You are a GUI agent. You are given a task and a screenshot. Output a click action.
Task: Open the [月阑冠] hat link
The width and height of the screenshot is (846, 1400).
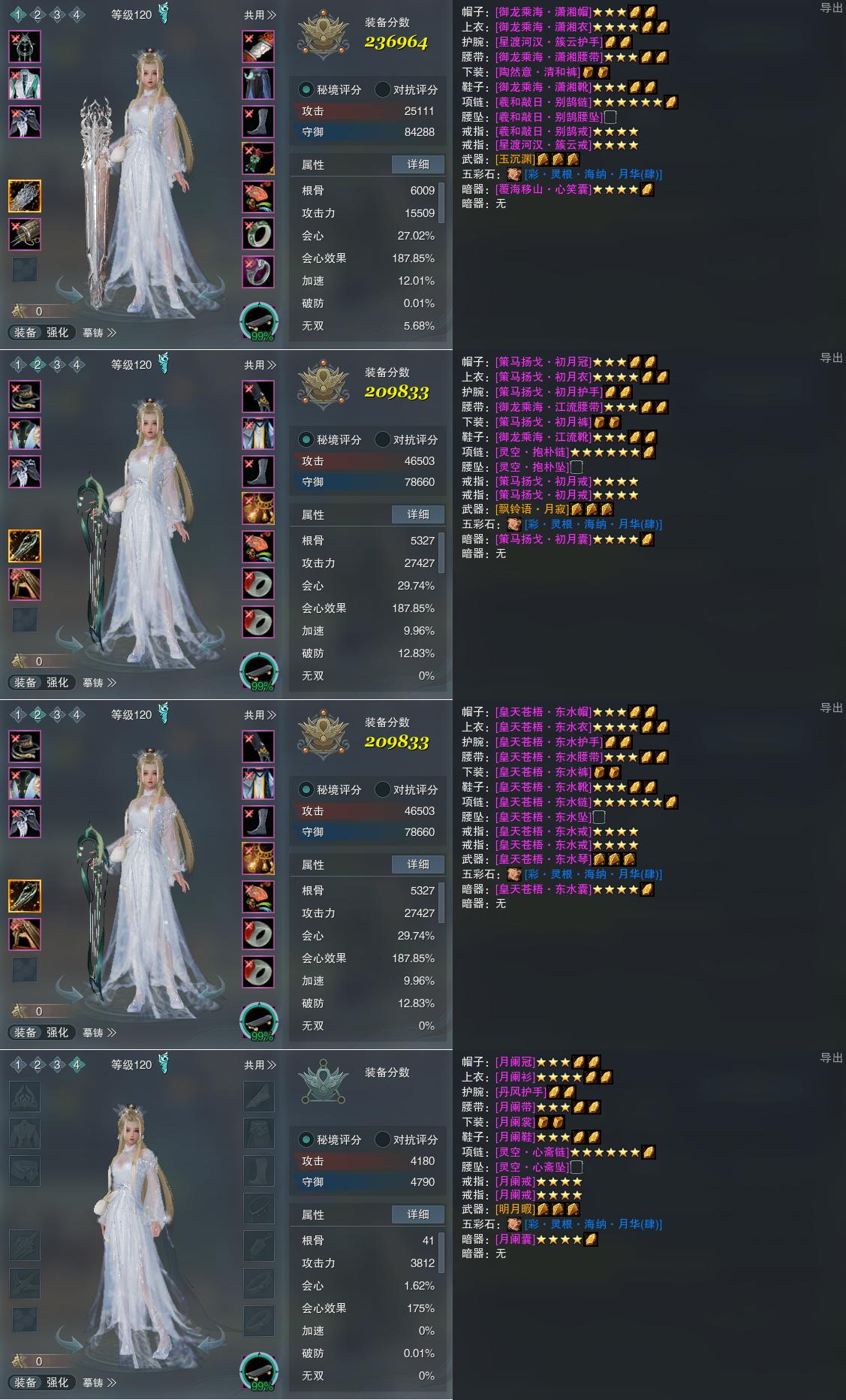pos(515,1062)
